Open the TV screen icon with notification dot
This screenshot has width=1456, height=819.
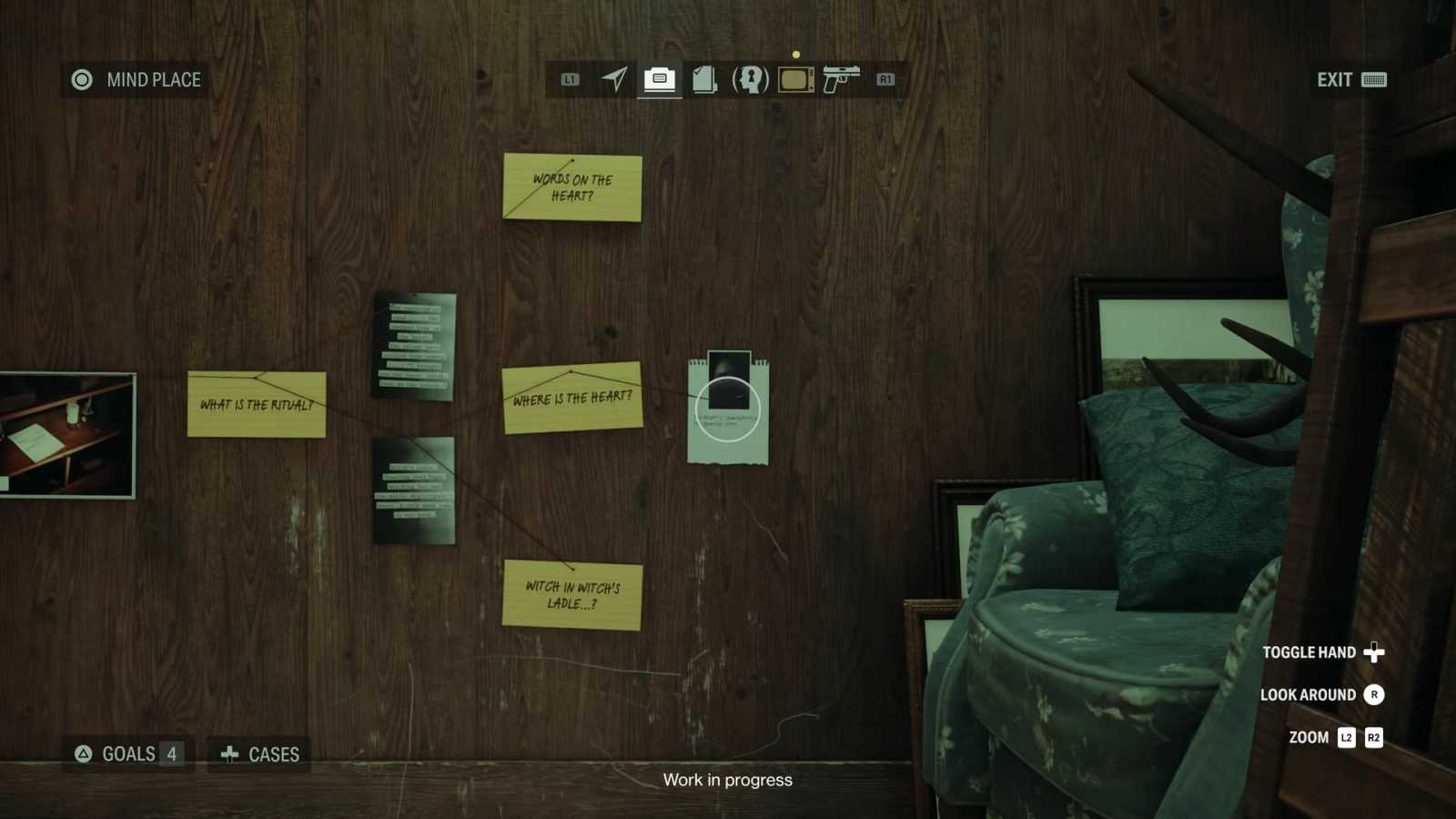[x=795, y=79]
